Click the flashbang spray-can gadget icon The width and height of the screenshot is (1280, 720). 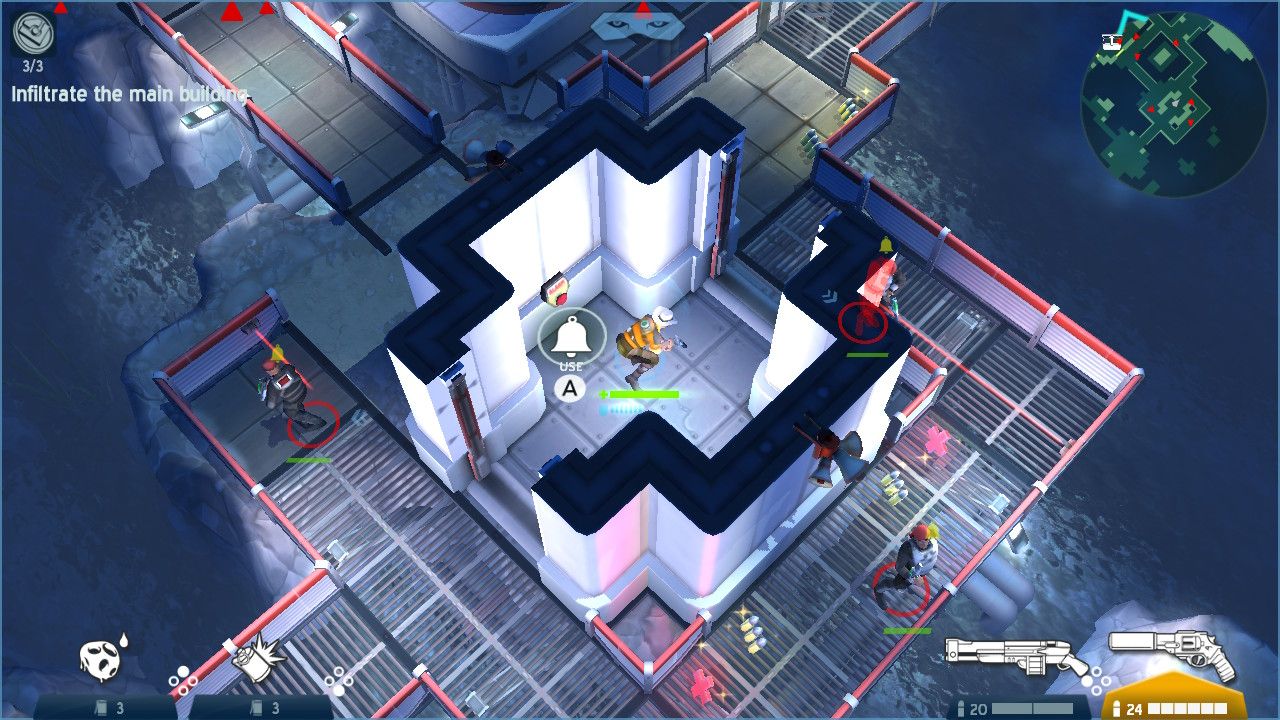[255, 660]
